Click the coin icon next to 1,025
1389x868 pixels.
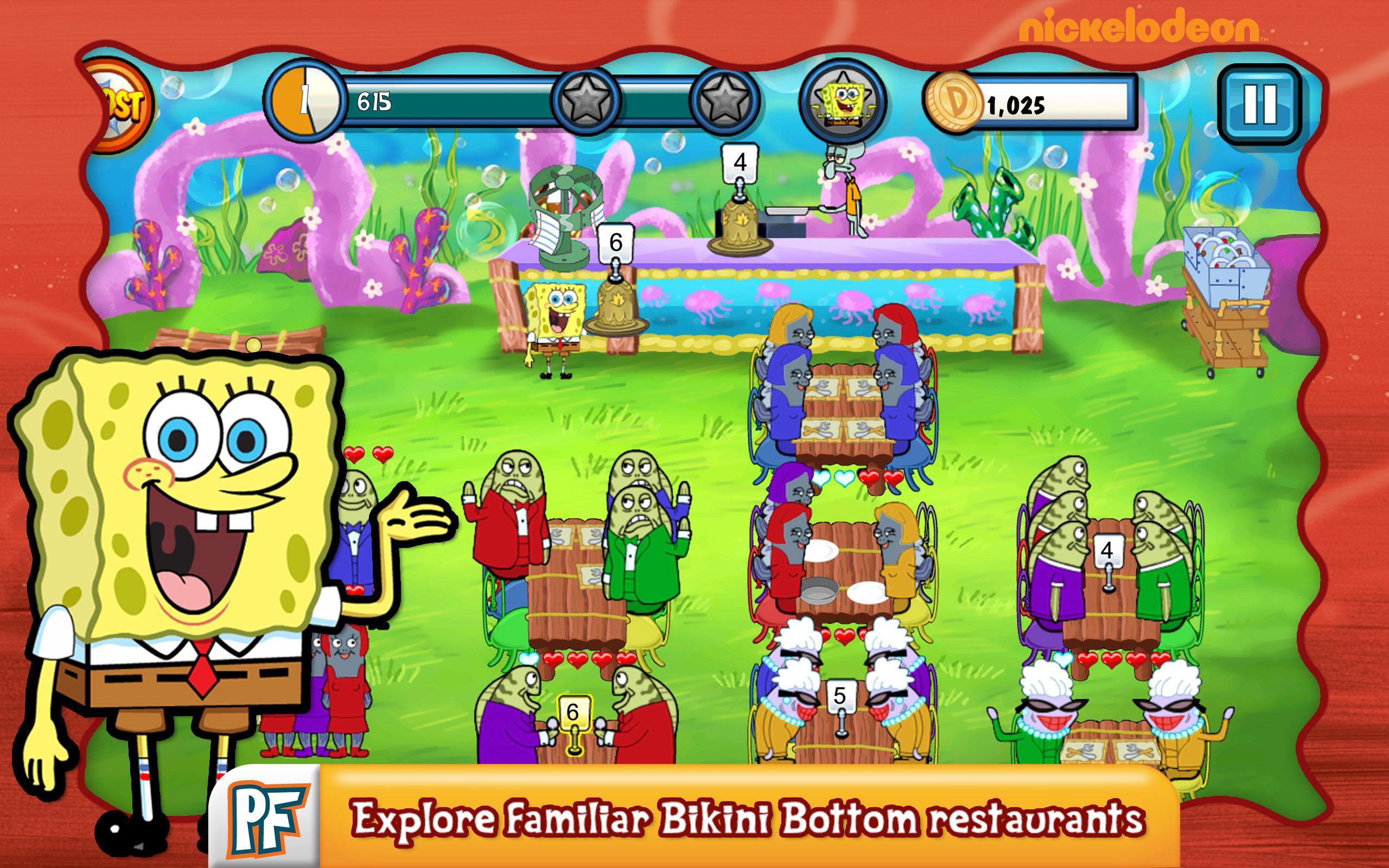(x=955, y=102)
